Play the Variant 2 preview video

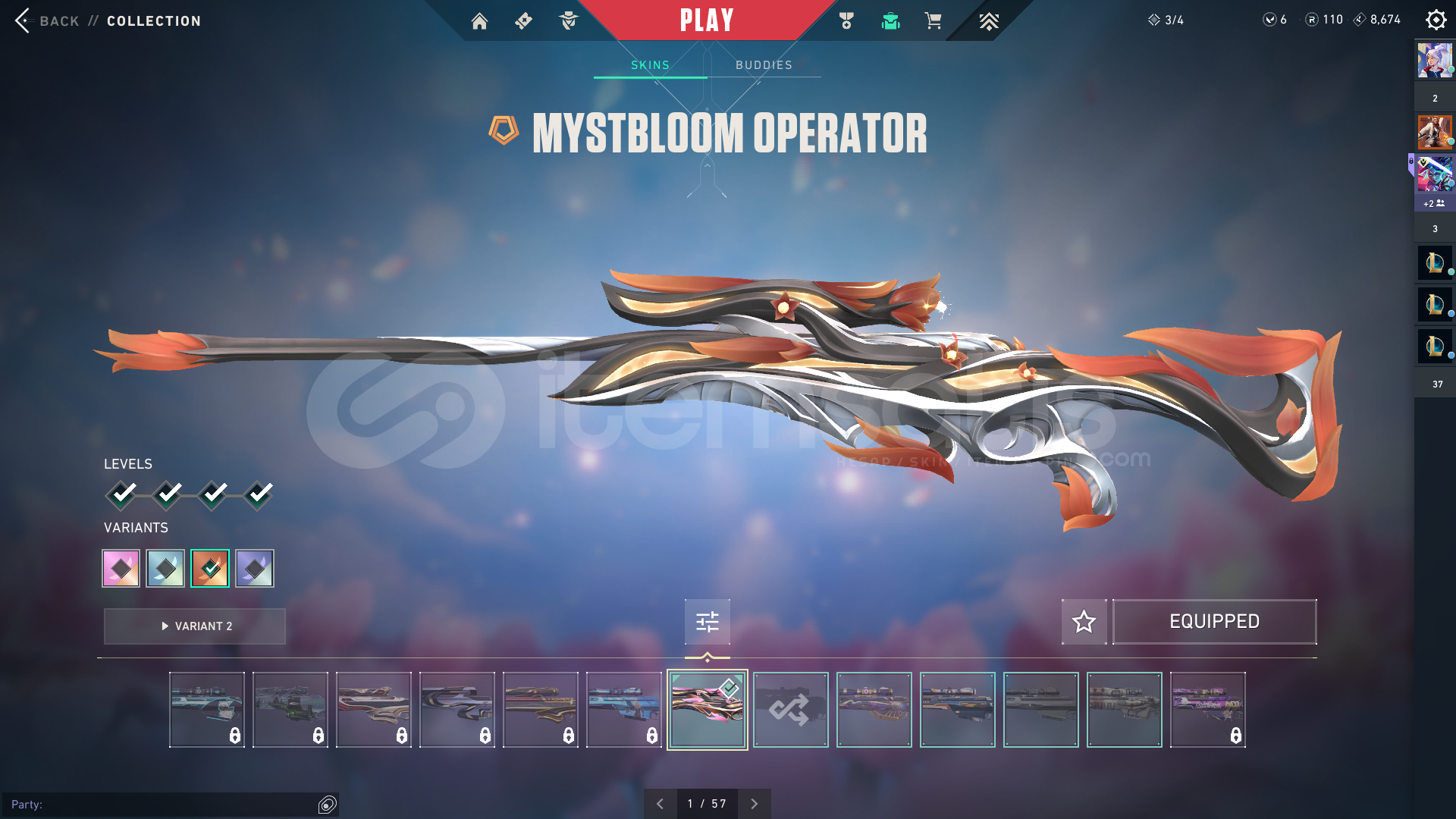(195, 626)
